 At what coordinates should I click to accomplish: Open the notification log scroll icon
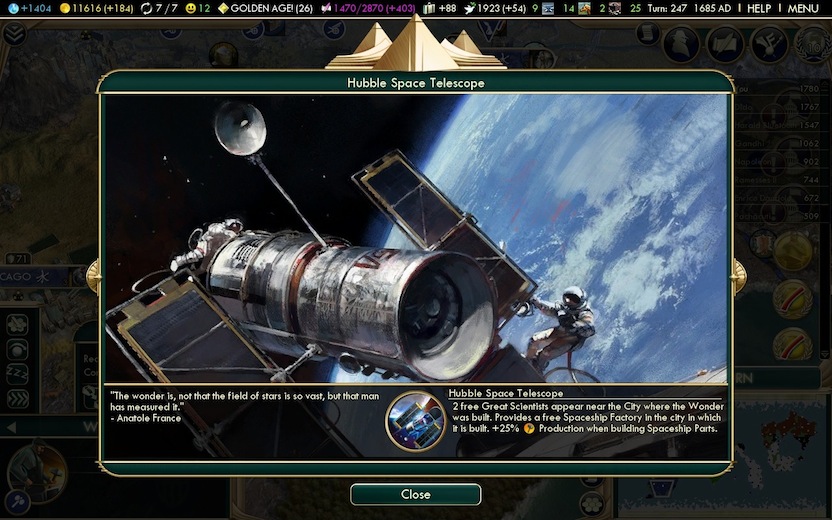point(648,34)
